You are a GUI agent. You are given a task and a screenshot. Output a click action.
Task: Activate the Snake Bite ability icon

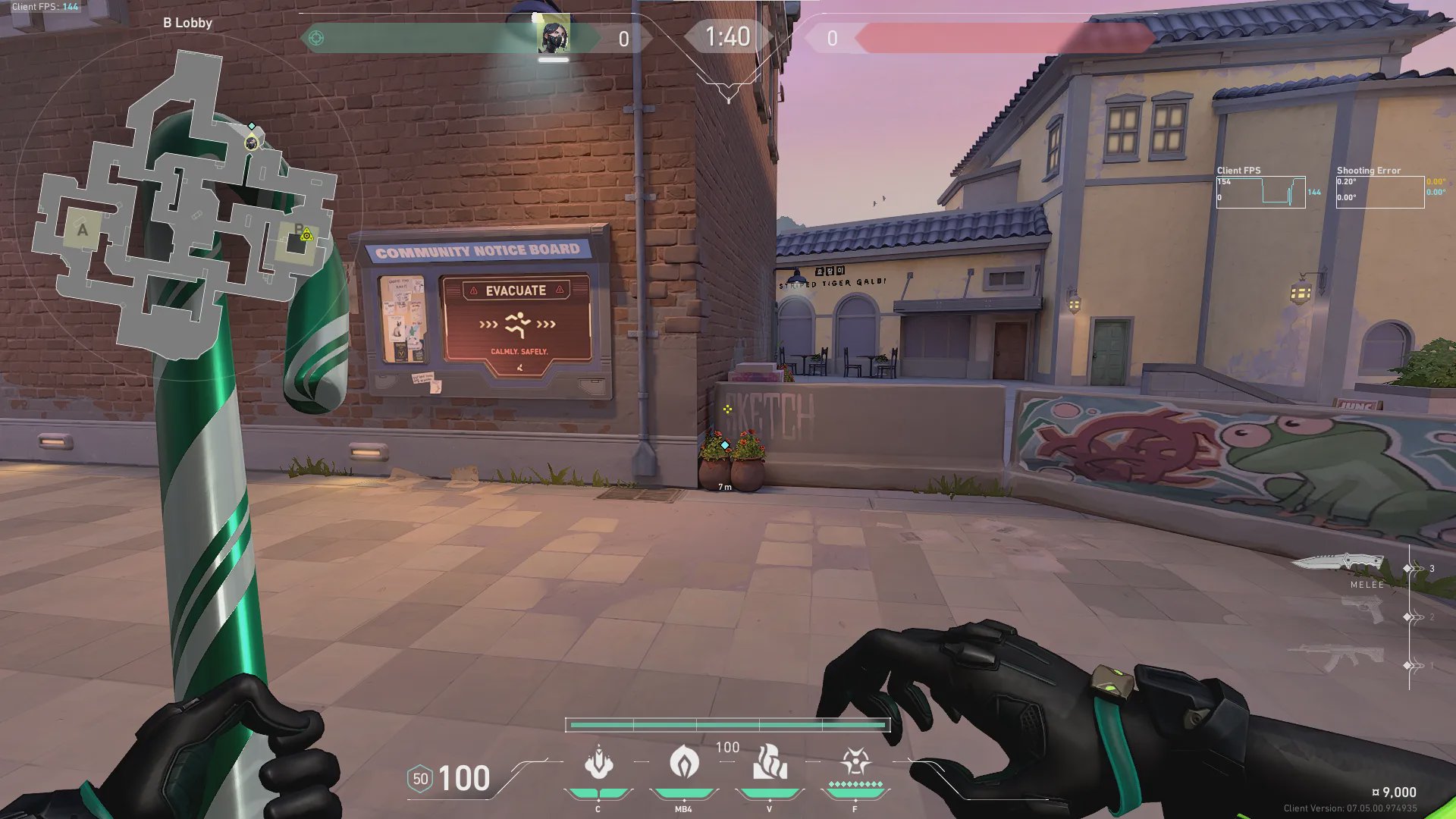598,762
